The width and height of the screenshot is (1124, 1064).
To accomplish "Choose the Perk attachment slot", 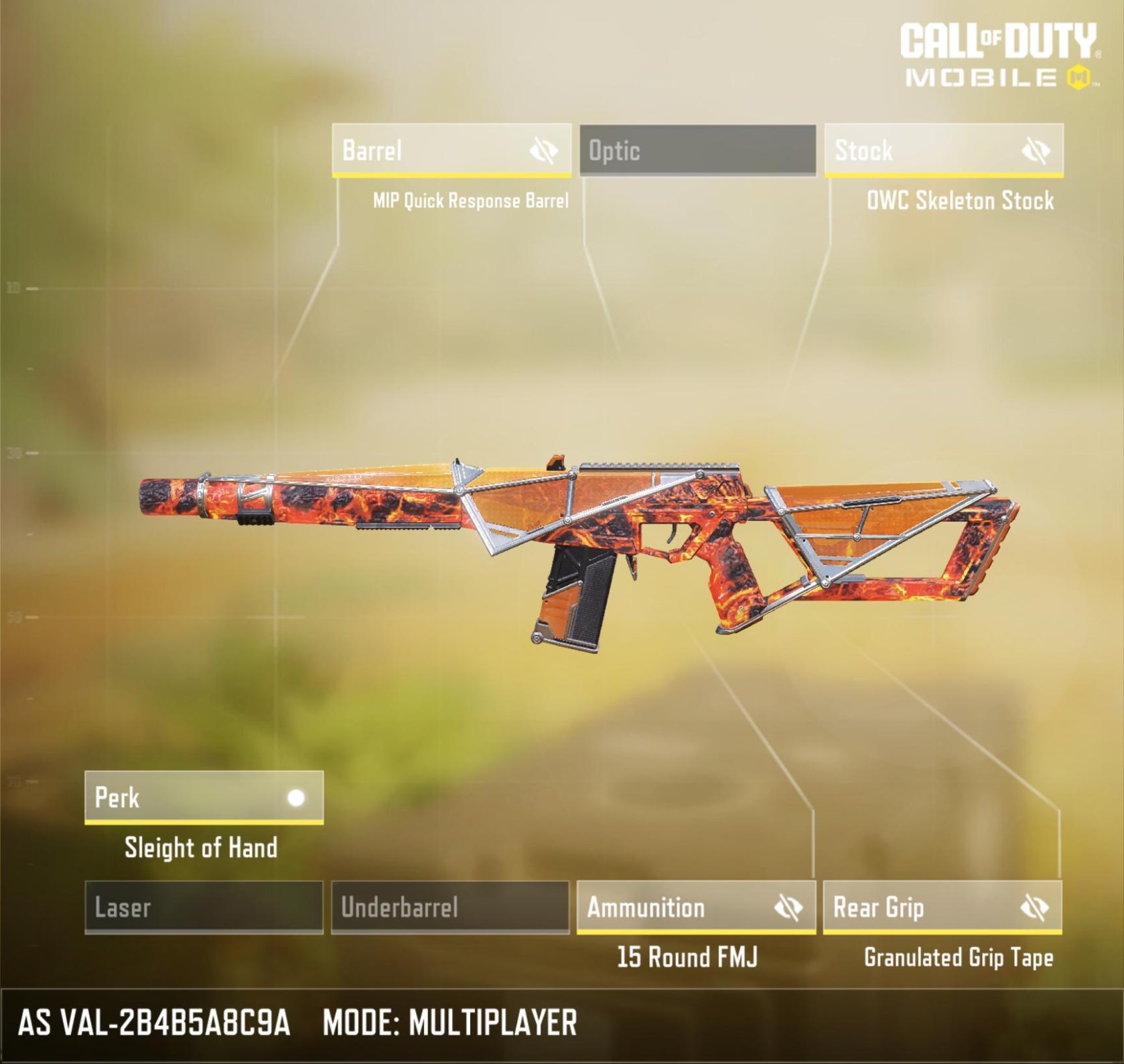I will click(181, 797).
